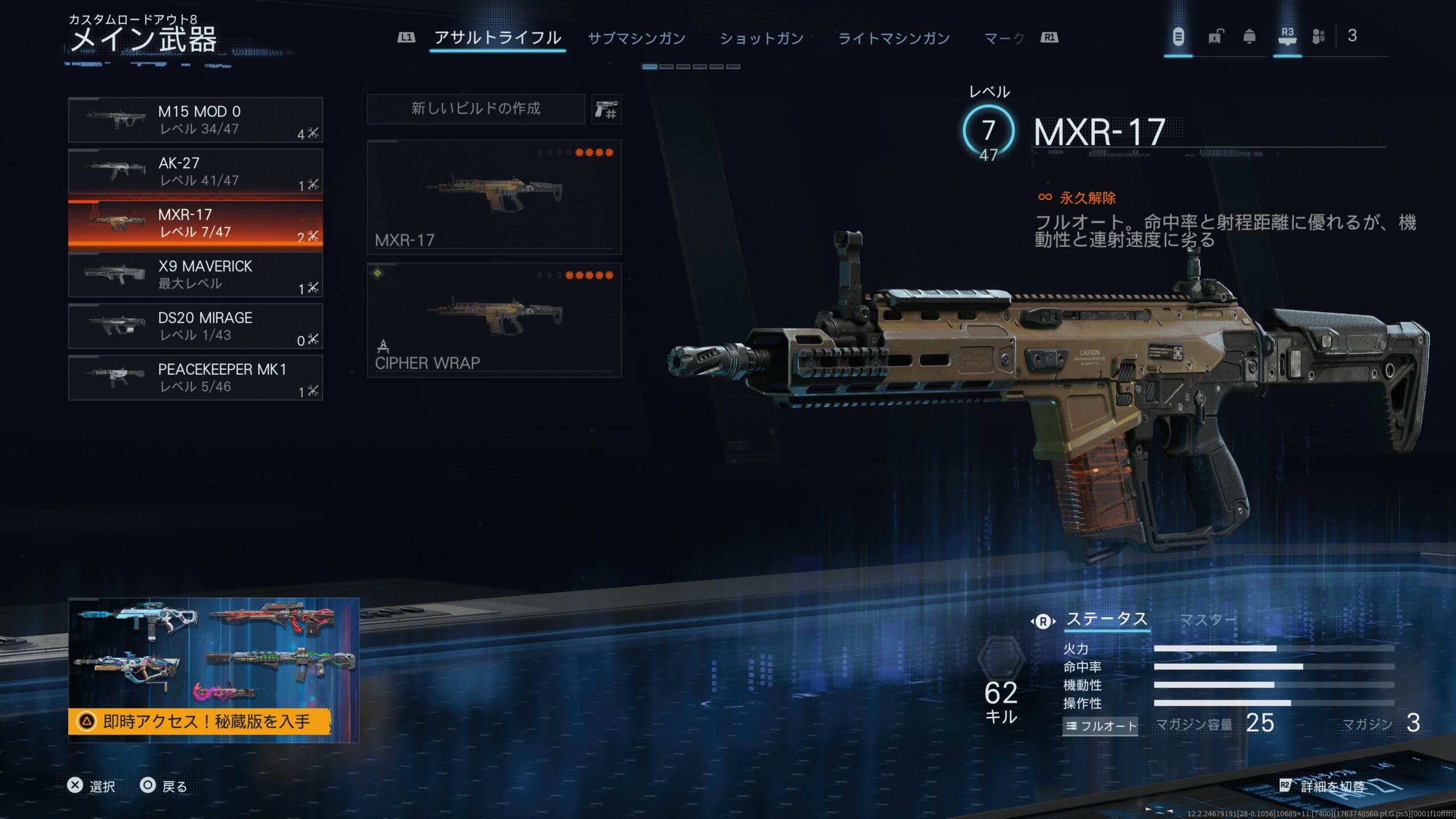Choose the DS20 MIRAGE rifle
Viewport: 1456px width, 819px height.
[x=195, y=326]
